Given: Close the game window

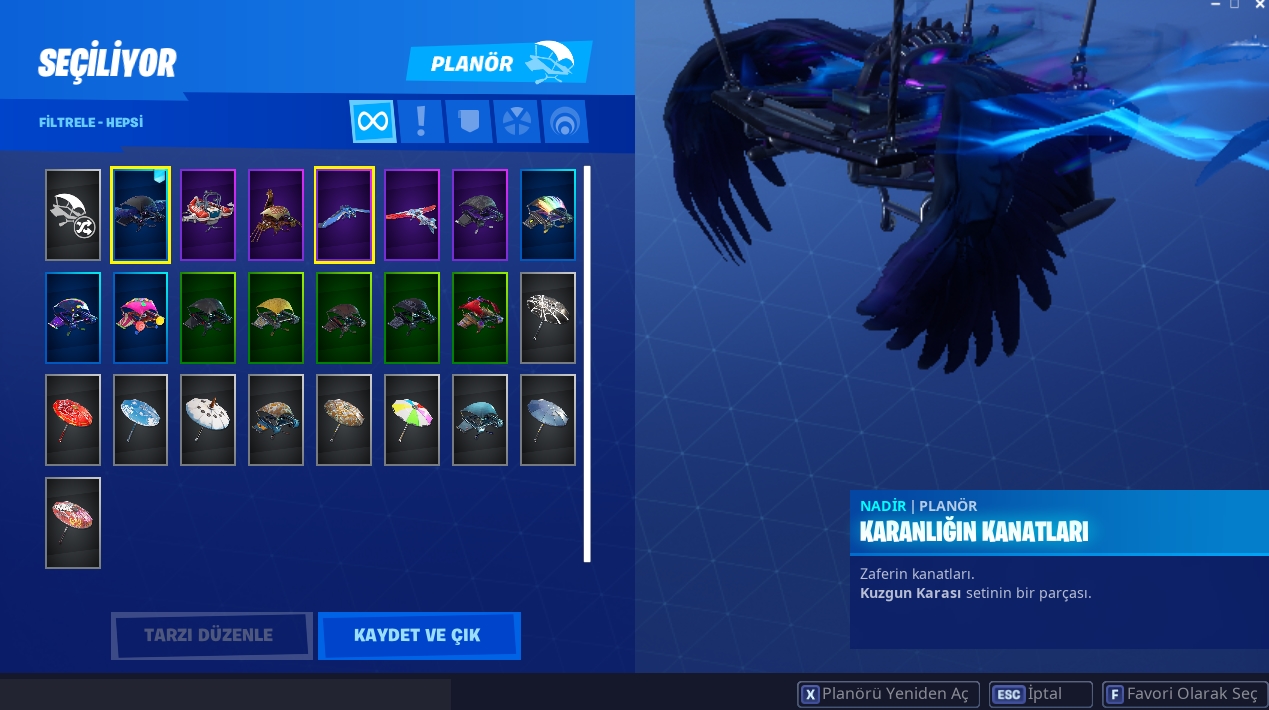Looking at the screenshot, I should (x=1258, y=5).
